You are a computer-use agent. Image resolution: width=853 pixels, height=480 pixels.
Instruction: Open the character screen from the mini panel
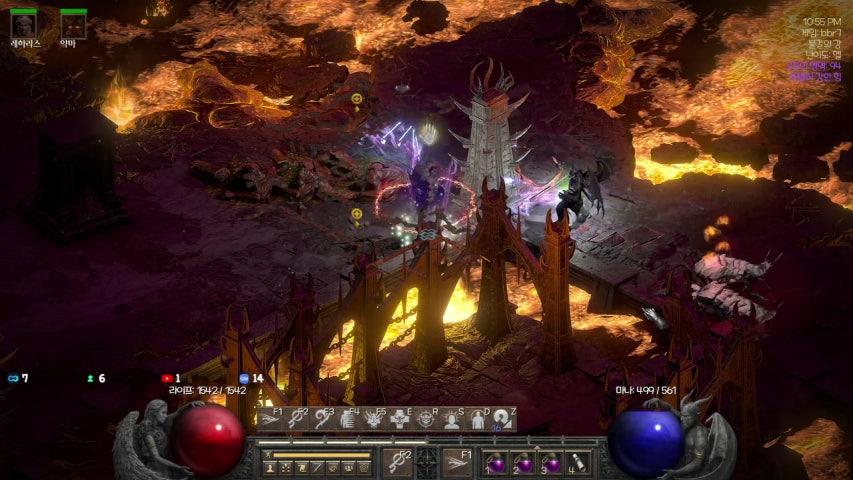[270, 467]
